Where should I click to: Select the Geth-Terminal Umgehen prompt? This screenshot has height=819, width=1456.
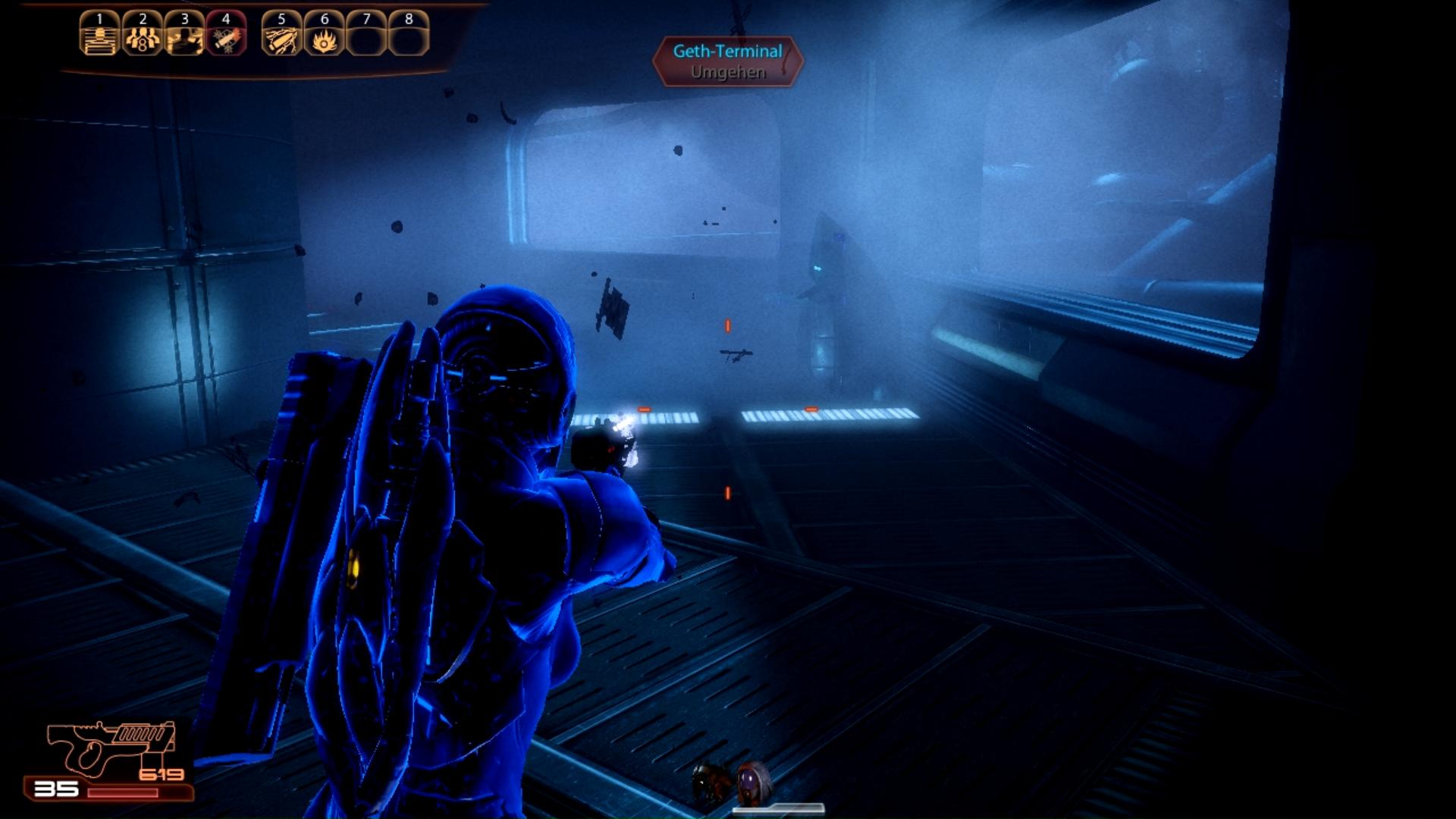(x=727, y=61)
